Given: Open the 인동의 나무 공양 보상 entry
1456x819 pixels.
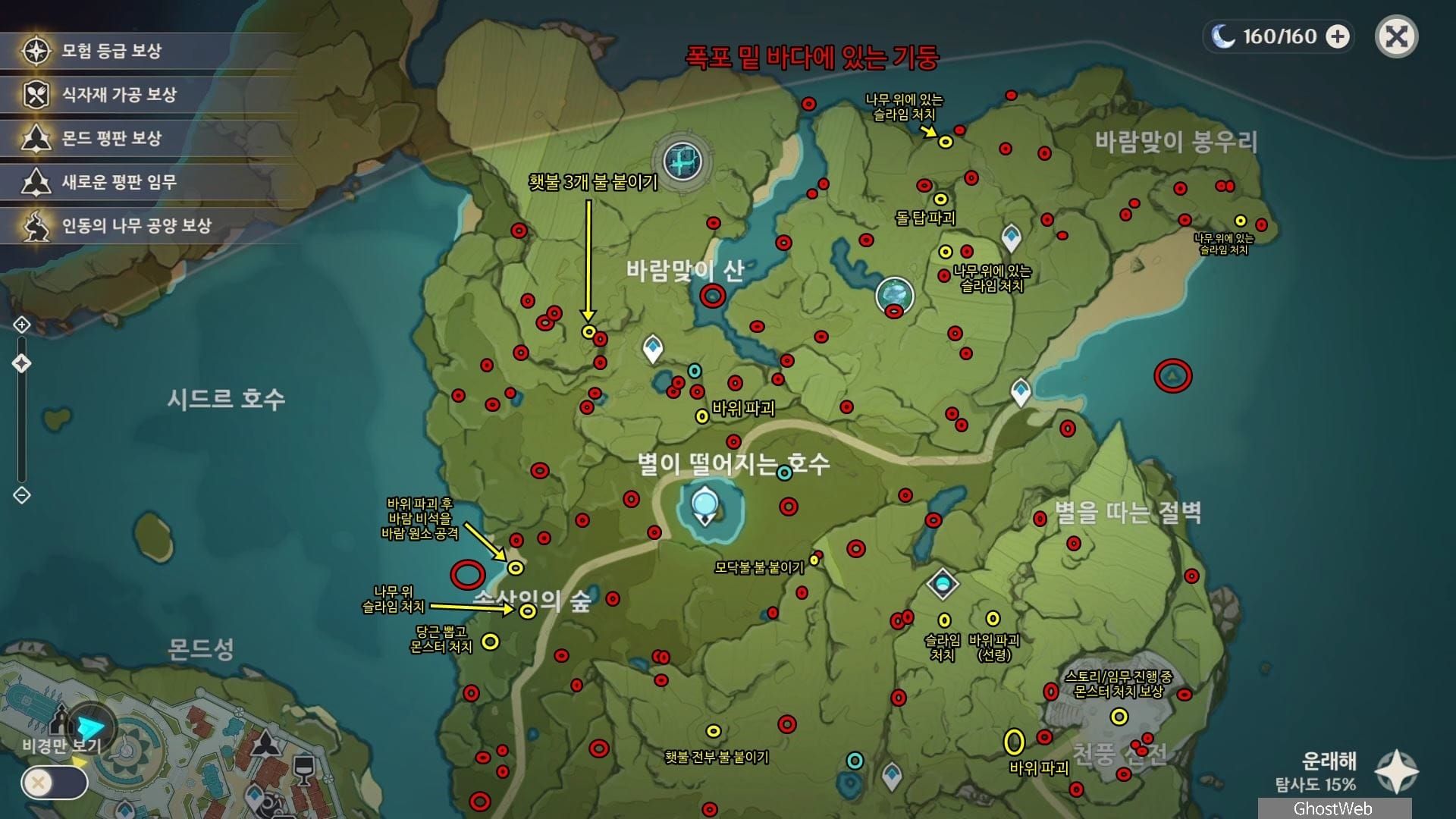Looking at the screenshot, I should click(136, 226).
